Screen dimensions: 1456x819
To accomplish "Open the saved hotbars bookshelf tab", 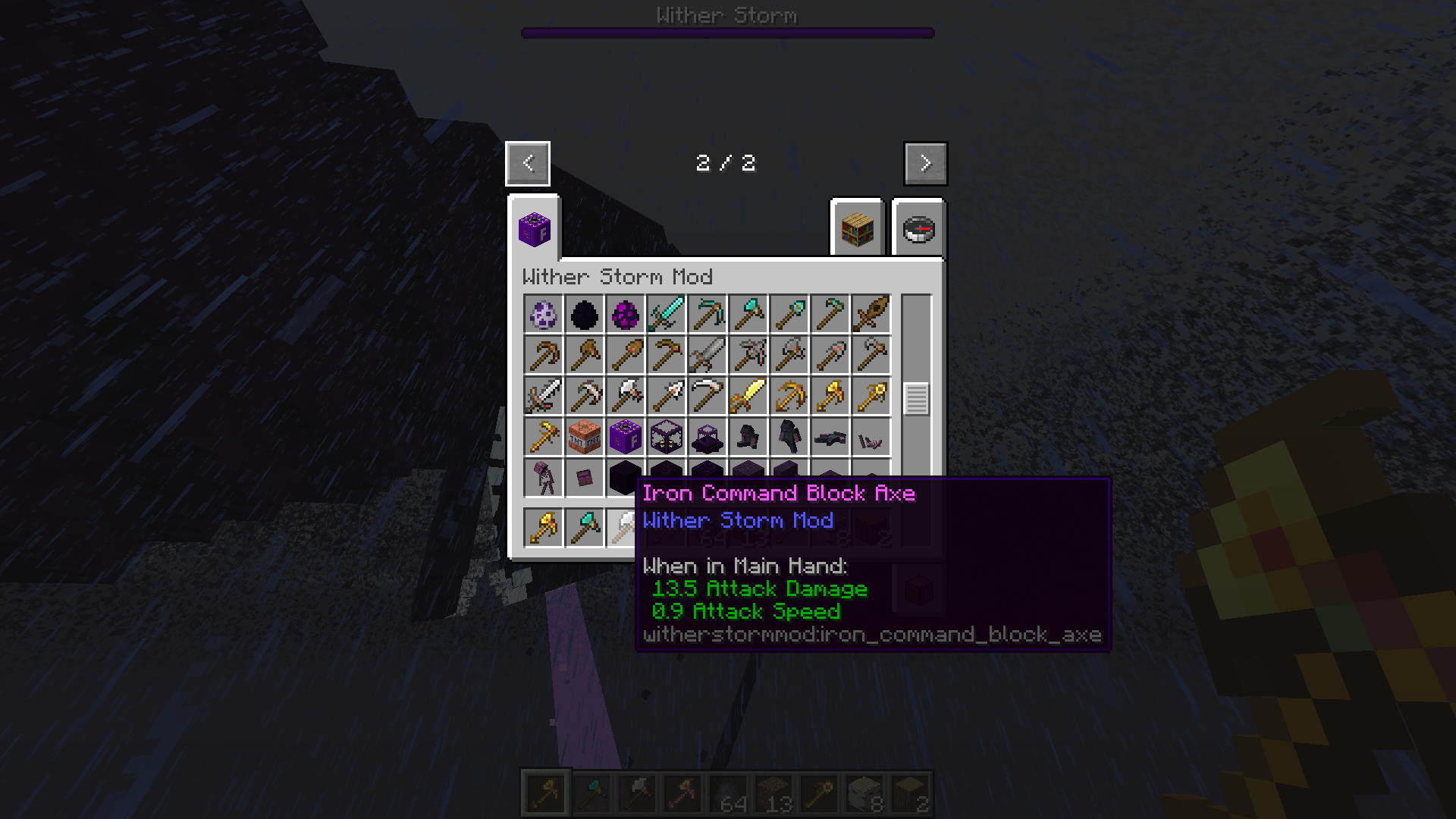I will click(x=855, y=230).
